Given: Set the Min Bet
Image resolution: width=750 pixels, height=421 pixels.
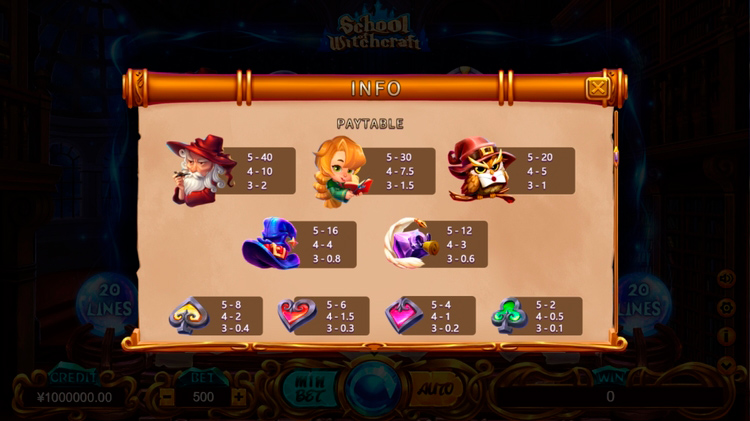Looking at the screenshot, I should coord(303,387).
